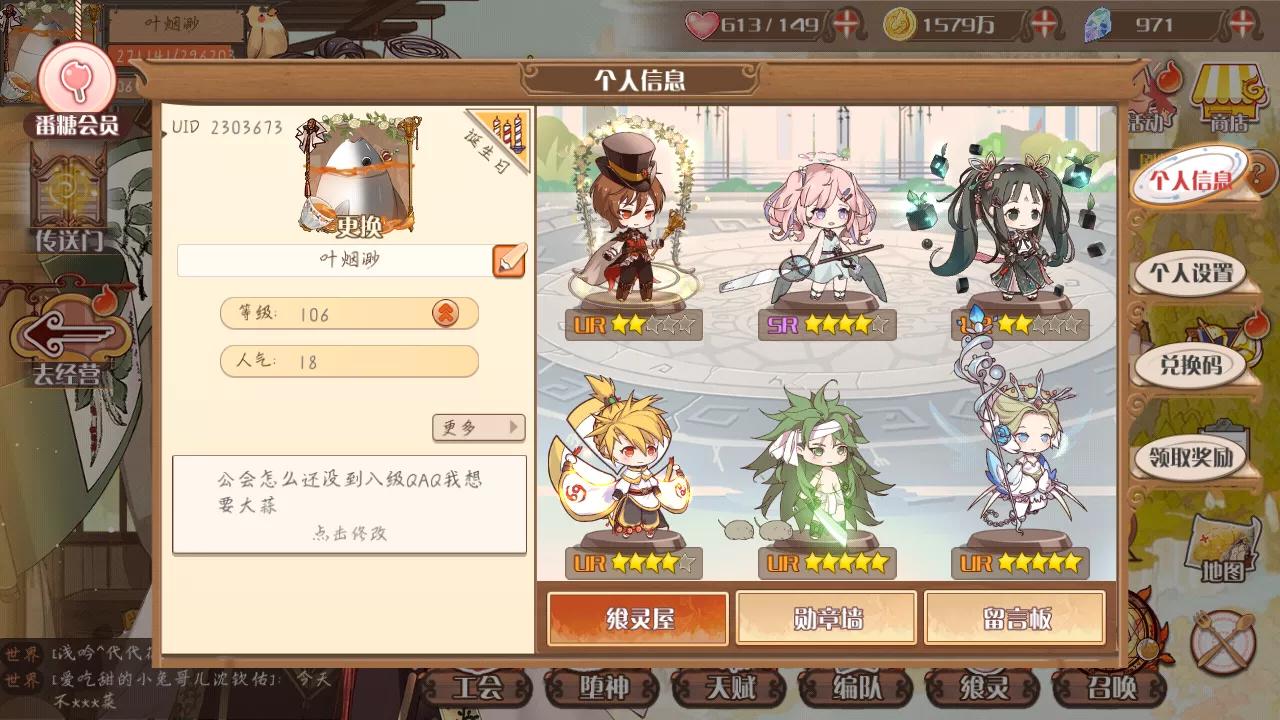Viewport: 1280px width, 720px height.
Task: Expand the 更多 more info panel
Action: (x=478, y=428)
